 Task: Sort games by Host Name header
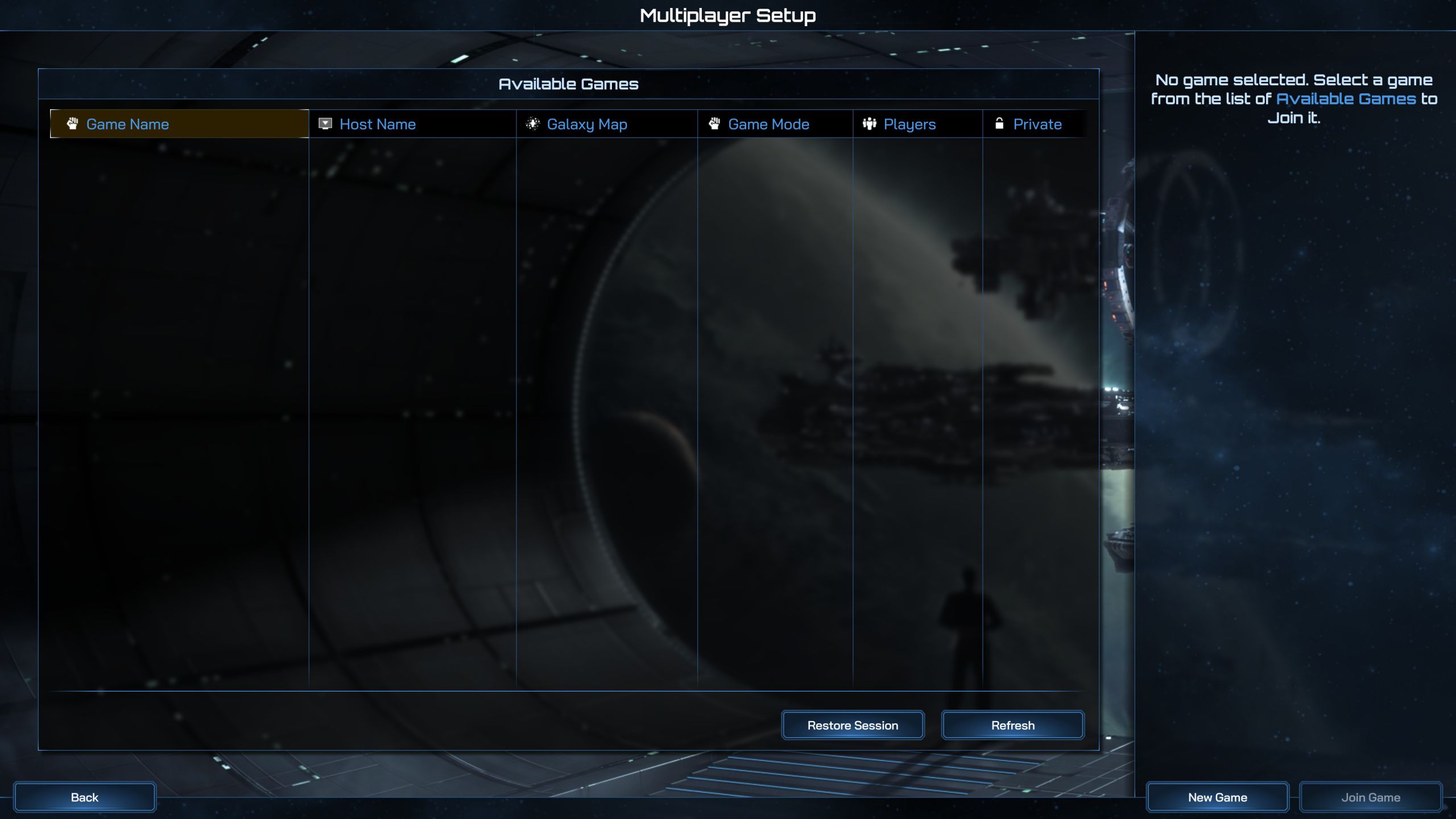pos(378,124)
